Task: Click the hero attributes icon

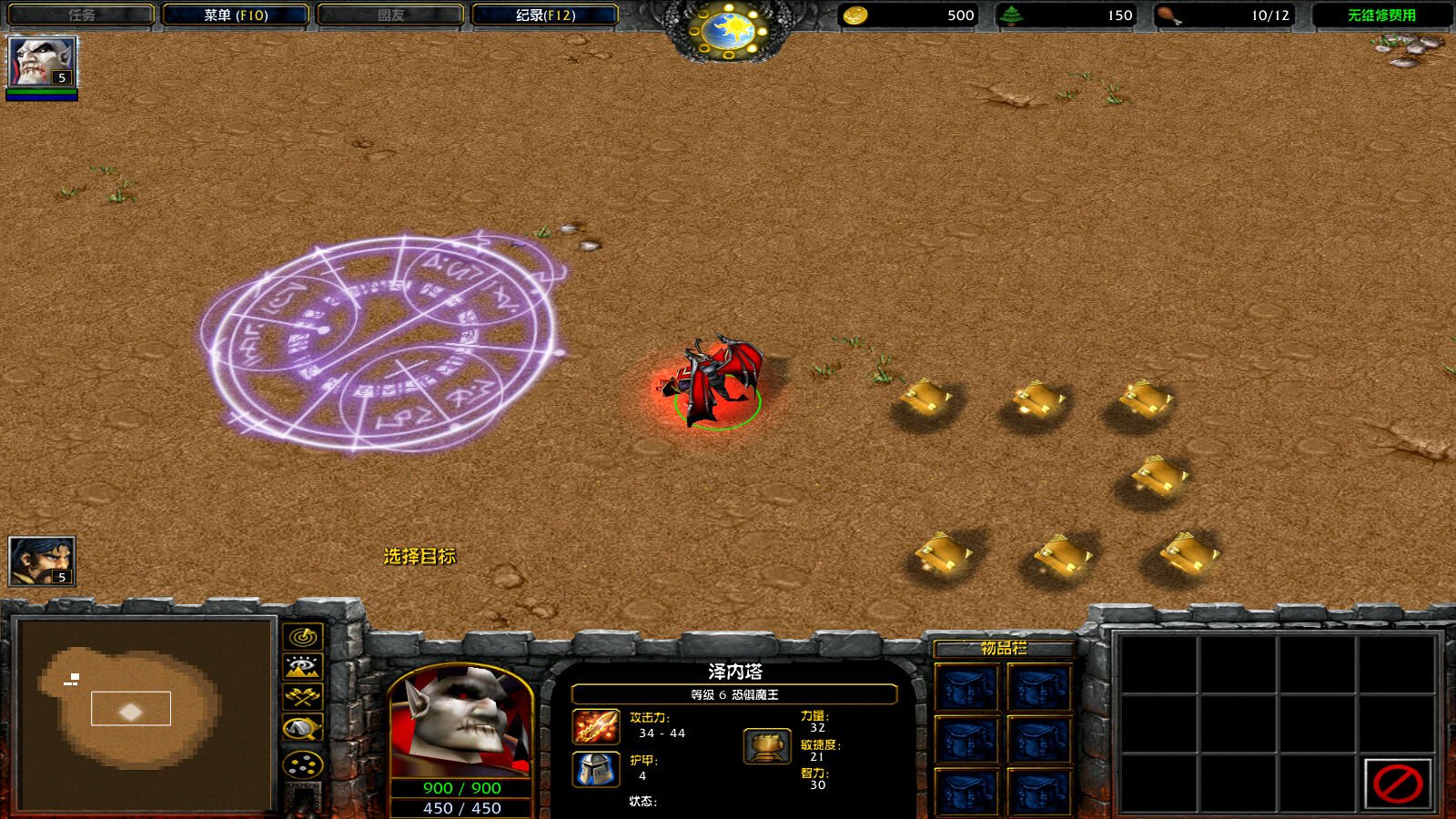Action: [766, 746]
